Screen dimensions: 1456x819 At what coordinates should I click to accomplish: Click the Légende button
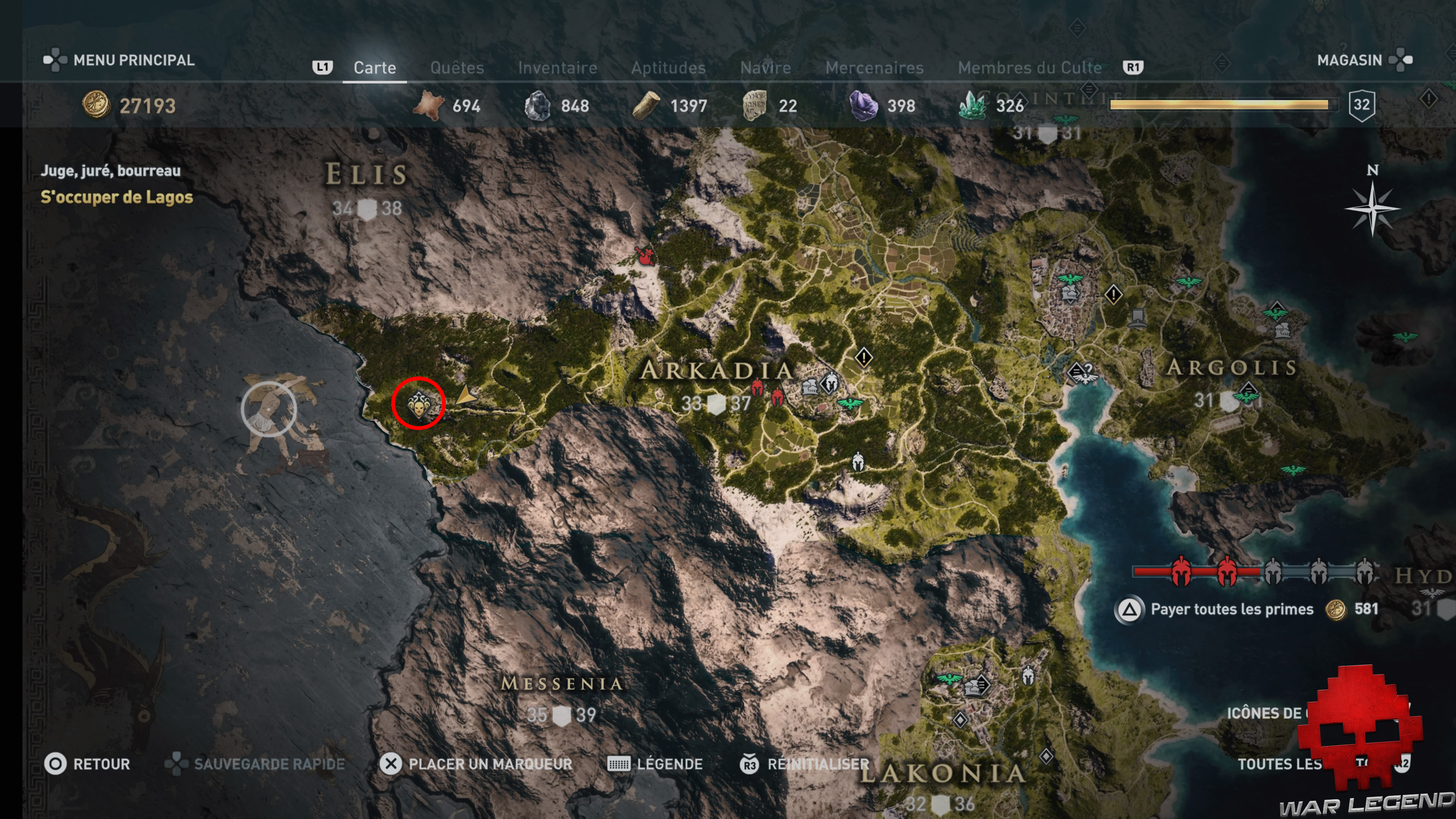670,764
